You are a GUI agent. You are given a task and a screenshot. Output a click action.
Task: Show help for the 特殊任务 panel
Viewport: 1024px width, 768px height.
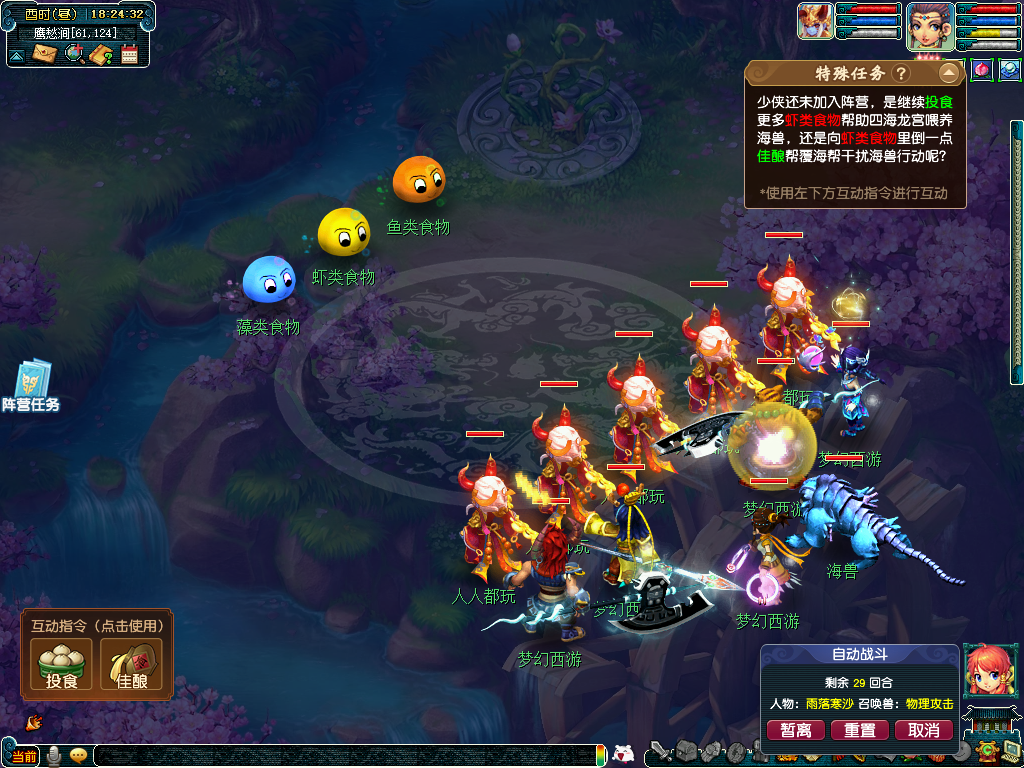901,74
